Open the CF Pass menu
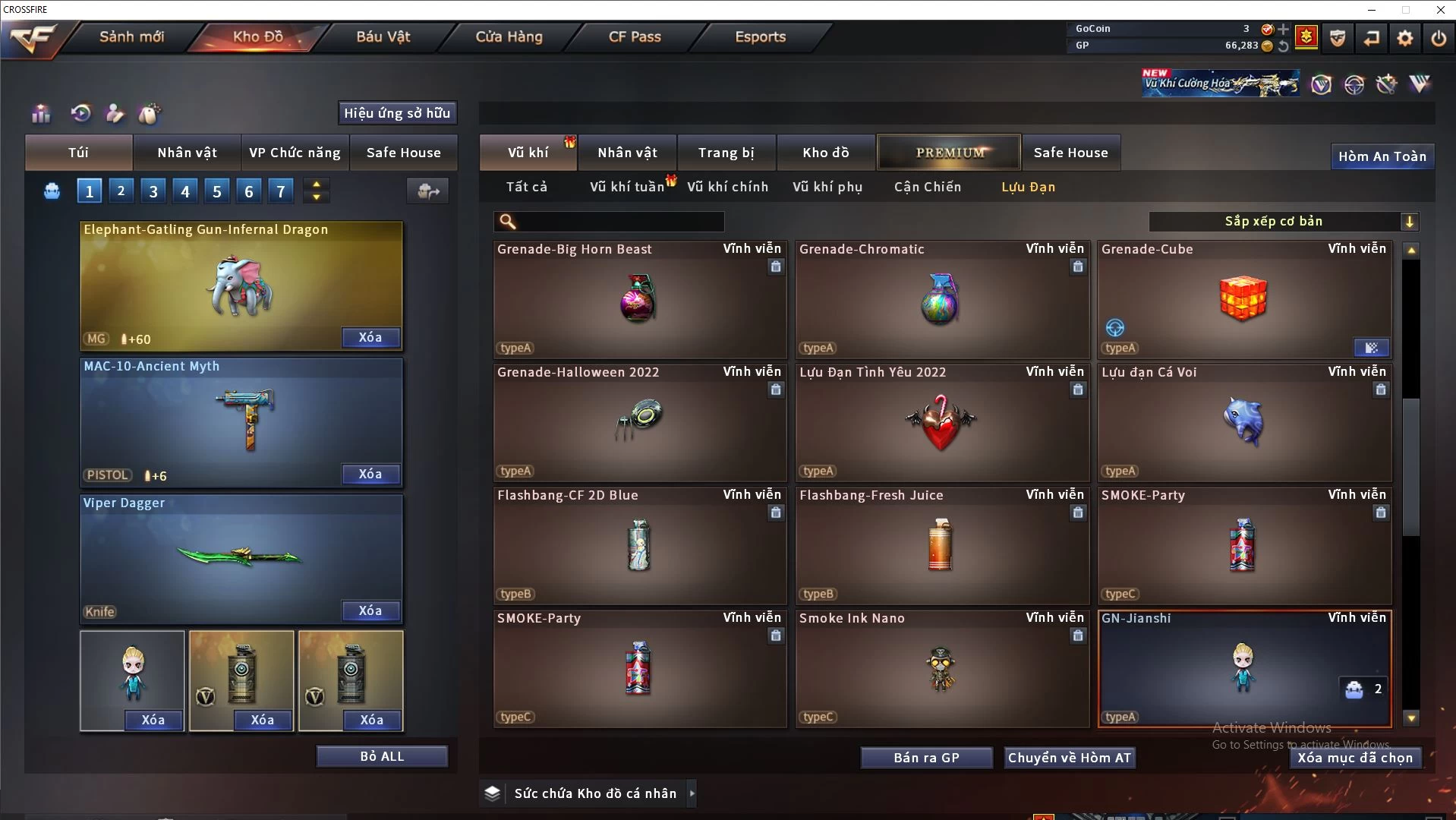The image size is (1456, 820). point(635,36)
